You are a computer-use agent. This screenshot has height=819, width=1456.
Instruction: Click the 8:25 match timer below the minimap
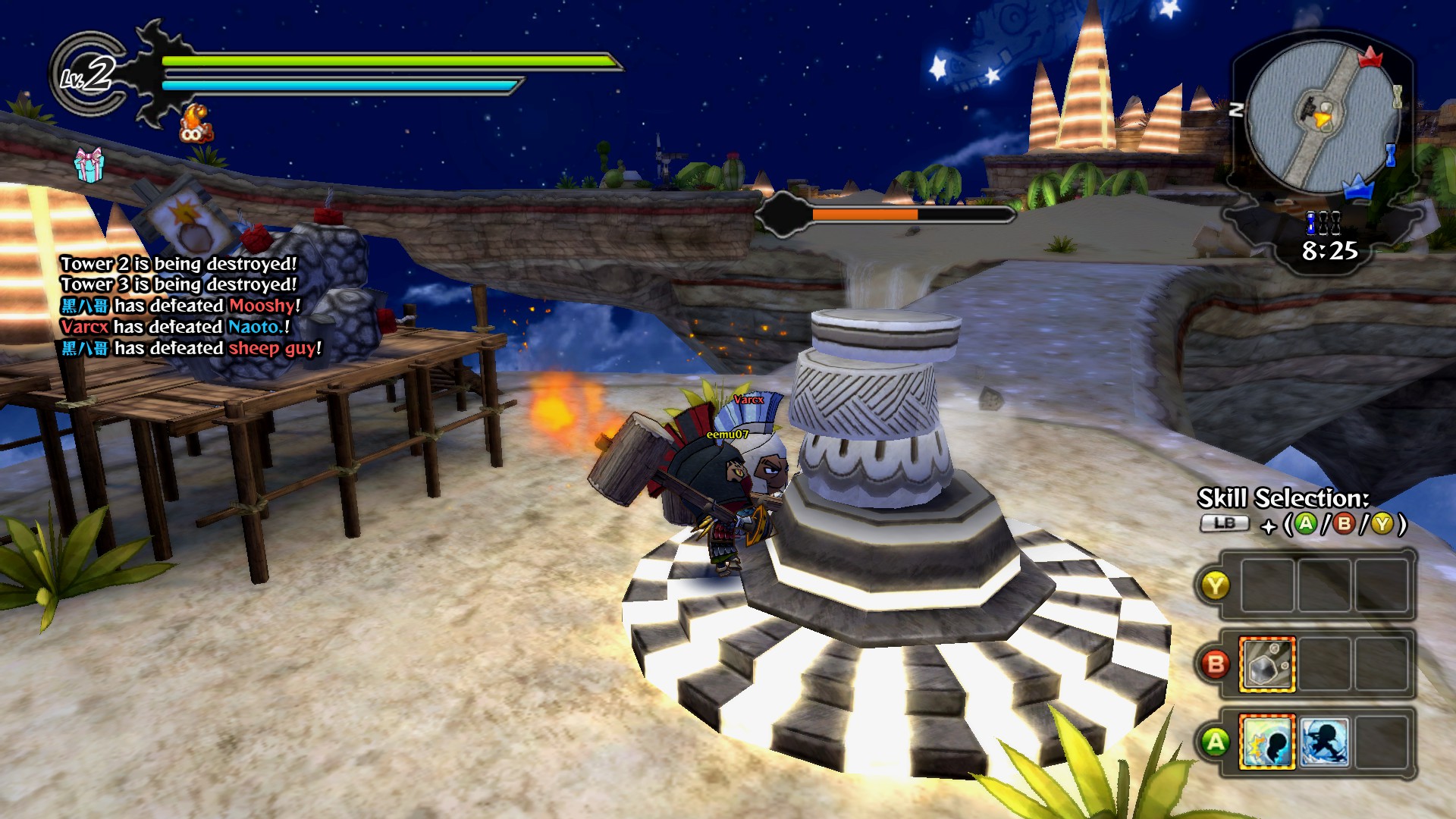click(x=1329, y=251)
